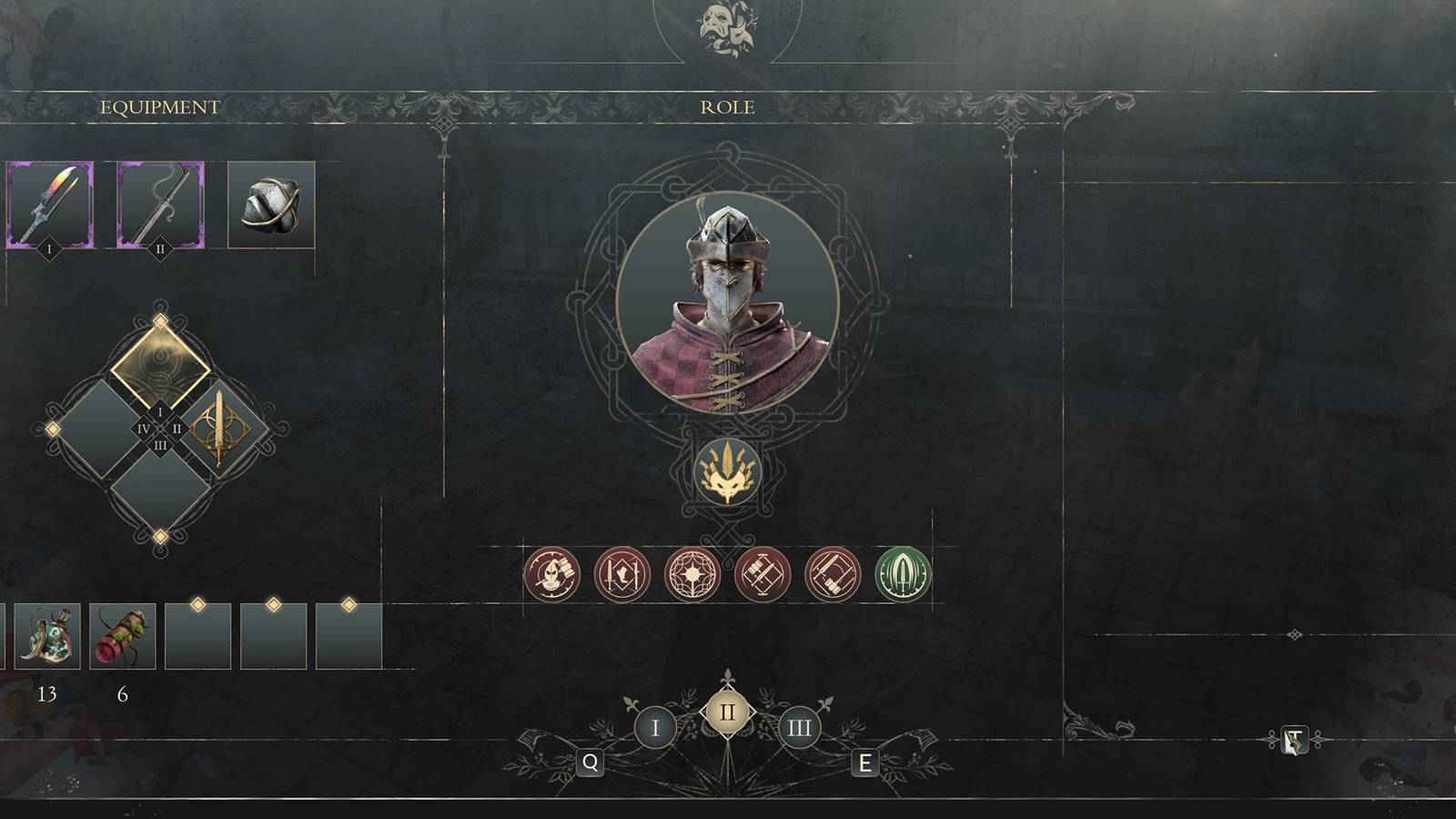This screenshot has width=1456, height=819.
Task: Click the Q key prompt to cycle left
Action: [x=591, y=763]
